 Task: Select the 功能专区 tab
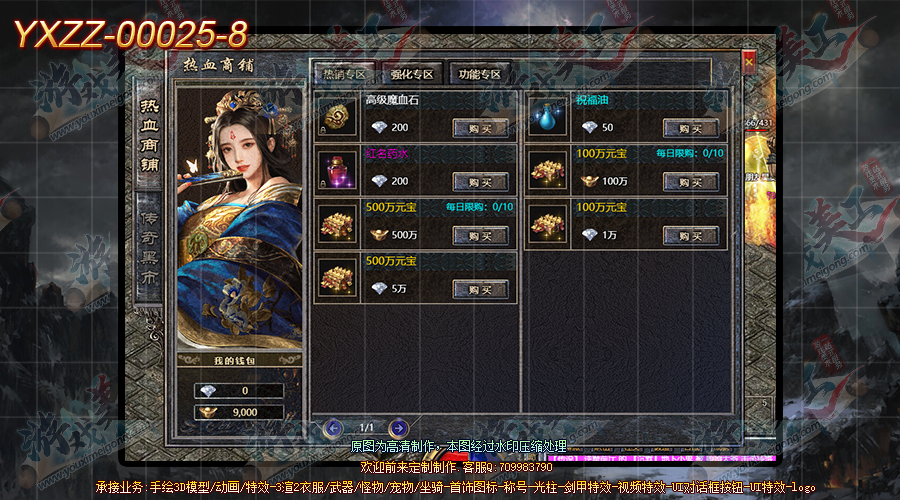click(x=481, y=75)
